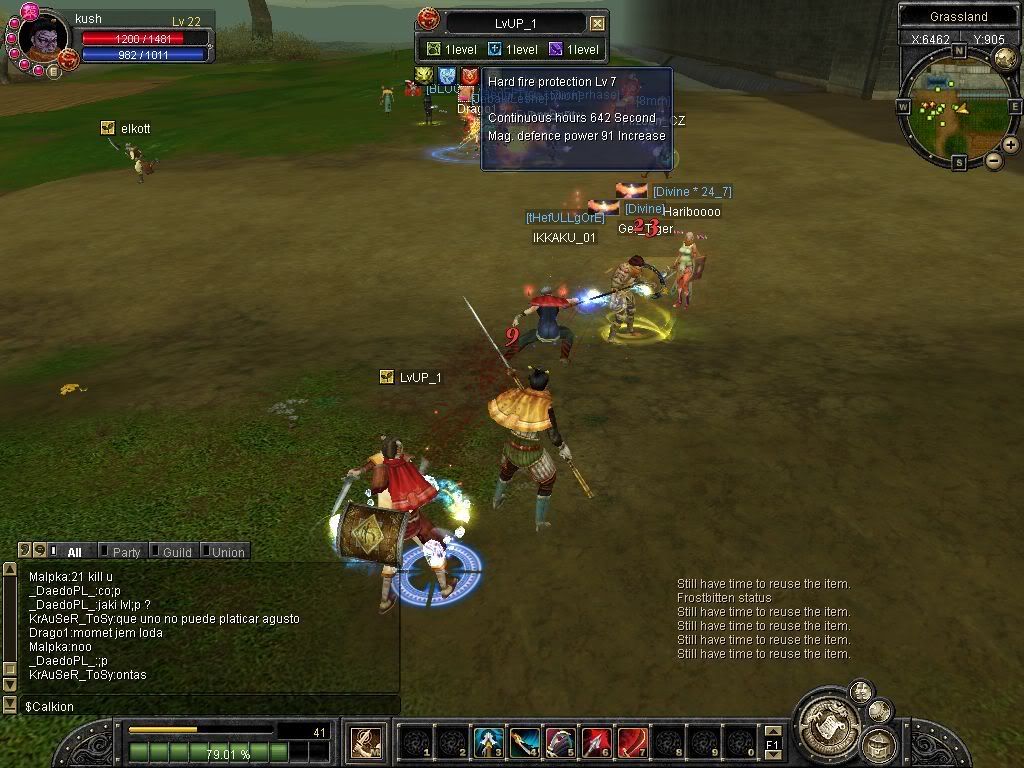Switch chat to the Party tab
This screenshot has height=768, width=1024.
point(125,551)
